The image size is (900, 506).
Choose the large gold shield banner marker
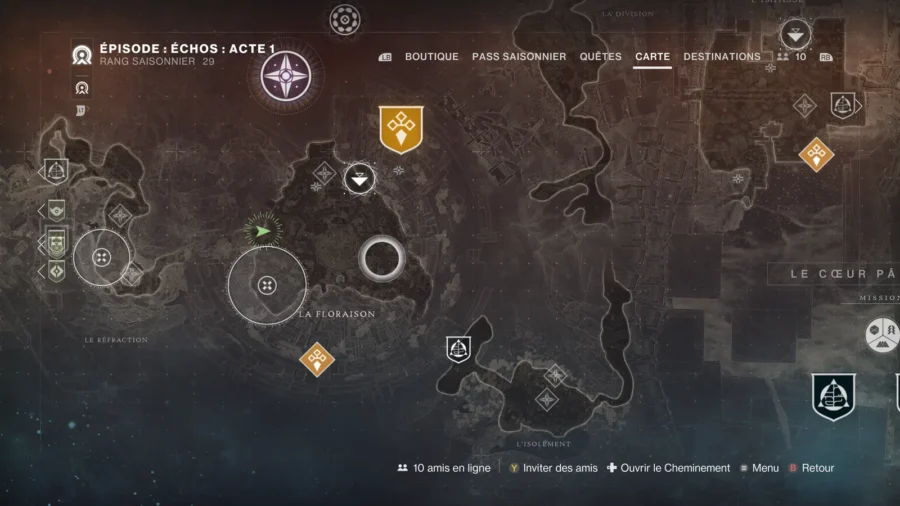tap(401, 129)
